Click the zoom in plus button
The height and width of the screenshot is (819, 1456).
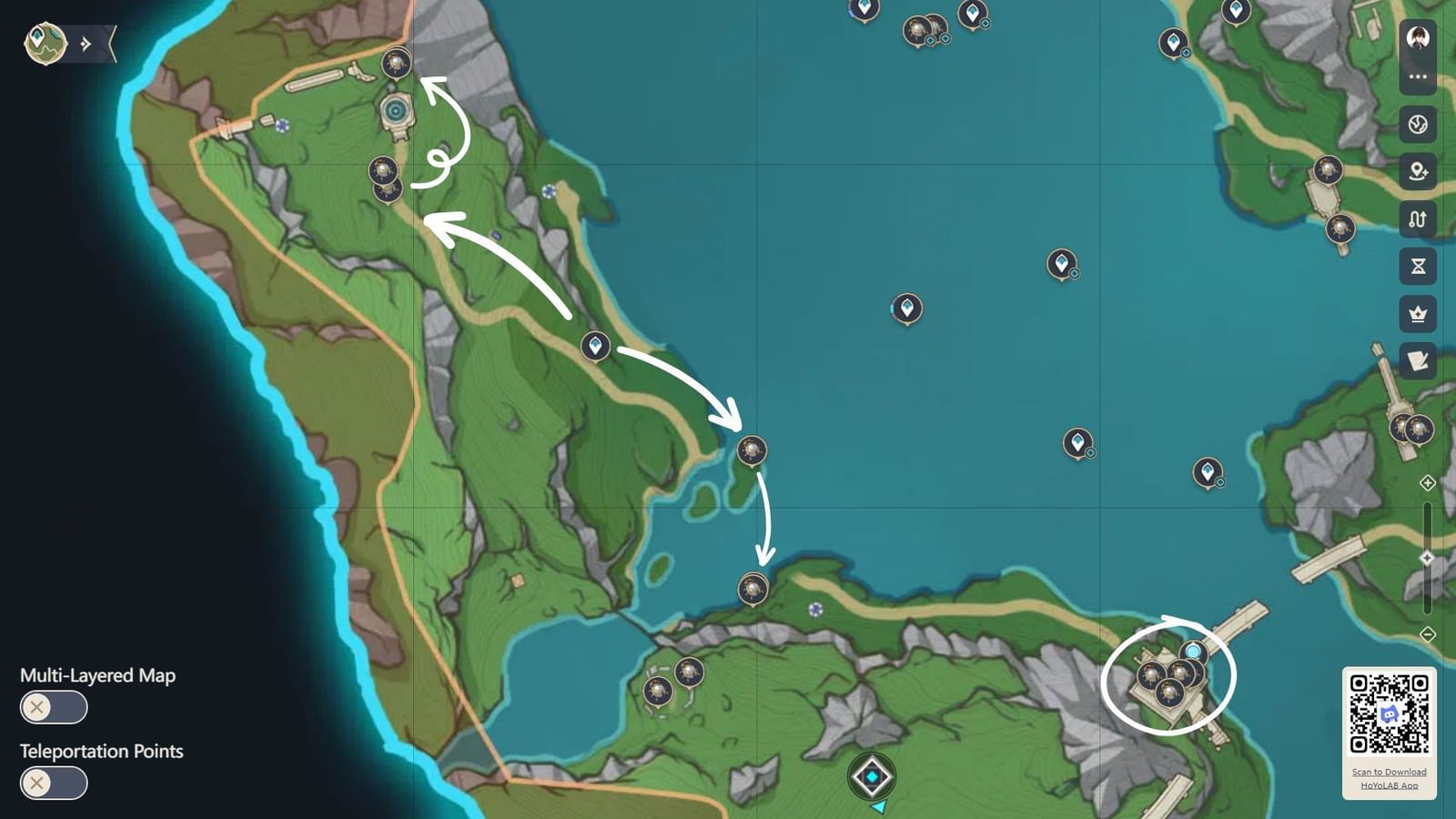pos(1427,482)
